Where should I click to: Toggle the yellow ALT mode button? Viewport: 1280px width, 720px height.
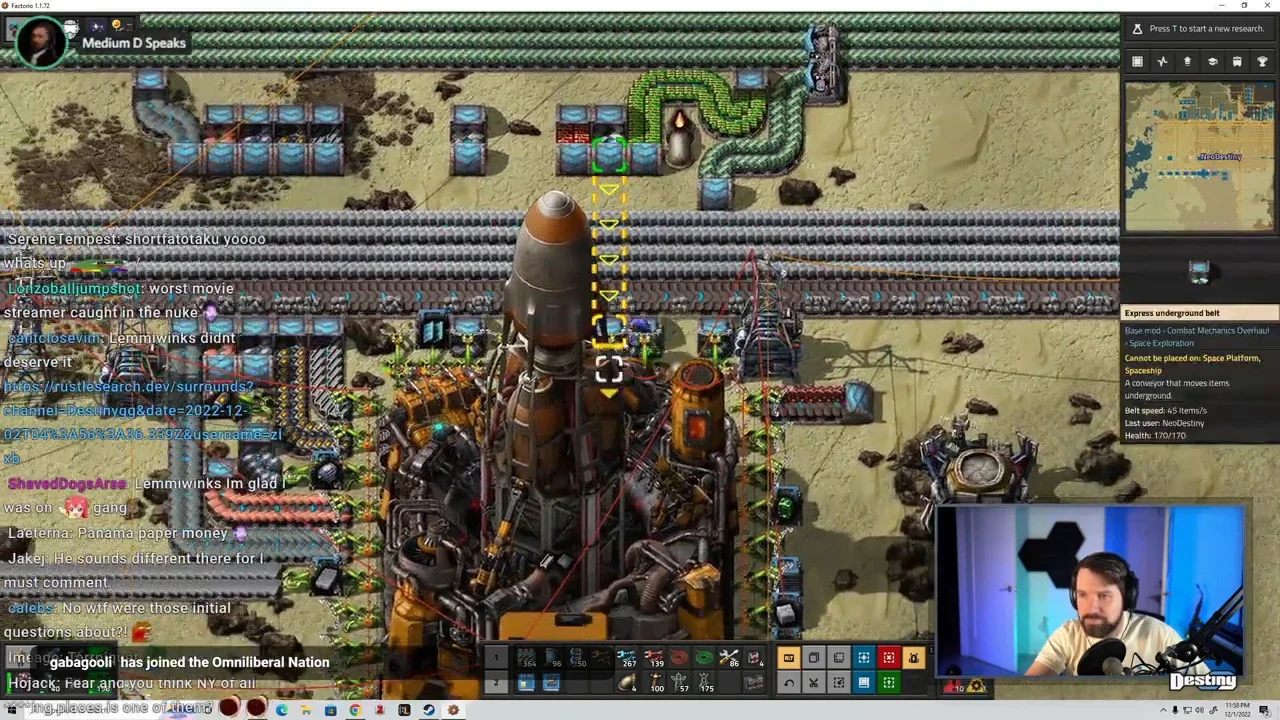pyautogui.click(x=788, y=658)
